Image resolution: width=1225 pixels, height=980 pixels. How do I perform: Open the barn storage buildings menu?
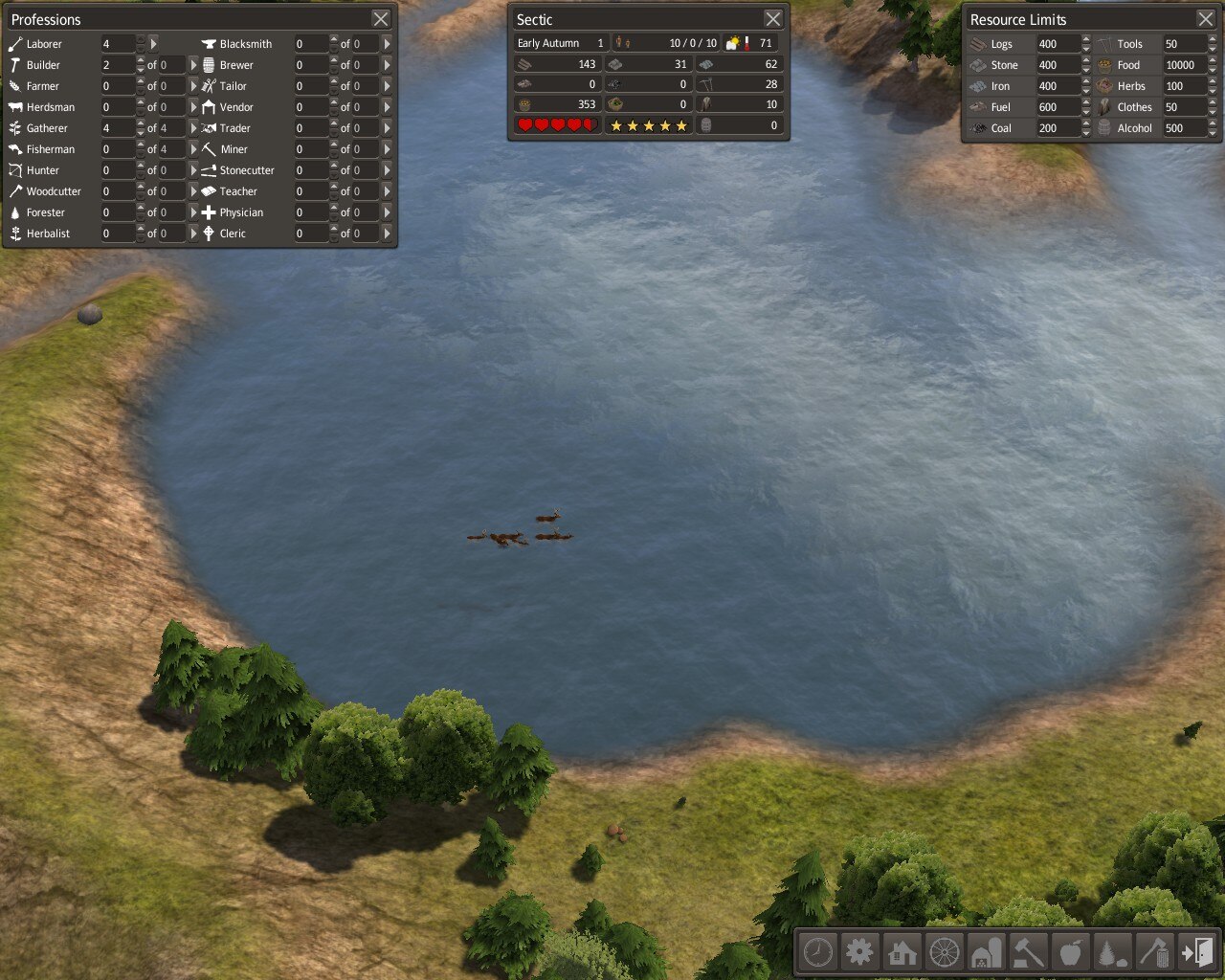coord(987,952)
